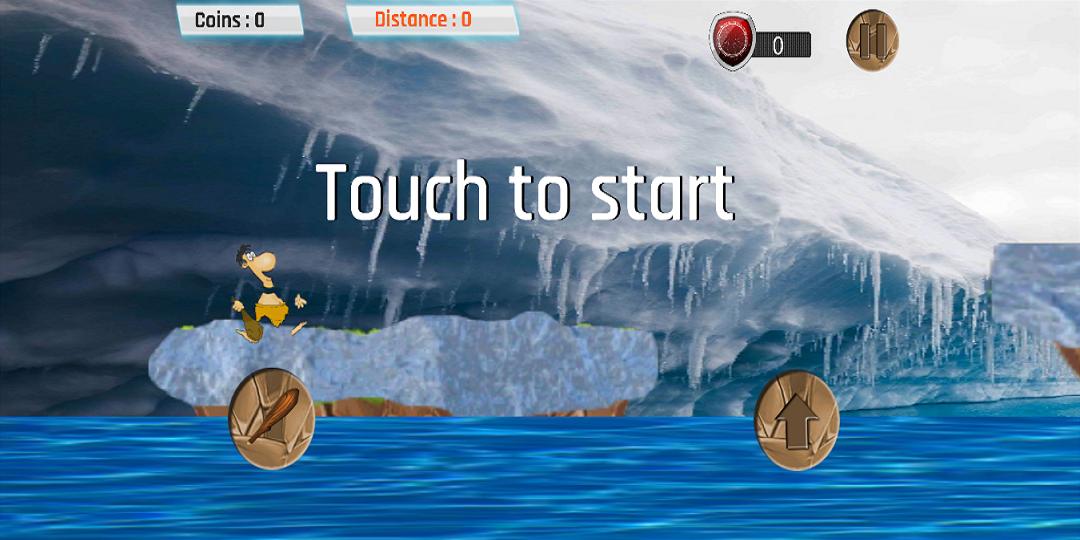
Task: Touch the 'Touch to start' prompt
Action: 526,193
